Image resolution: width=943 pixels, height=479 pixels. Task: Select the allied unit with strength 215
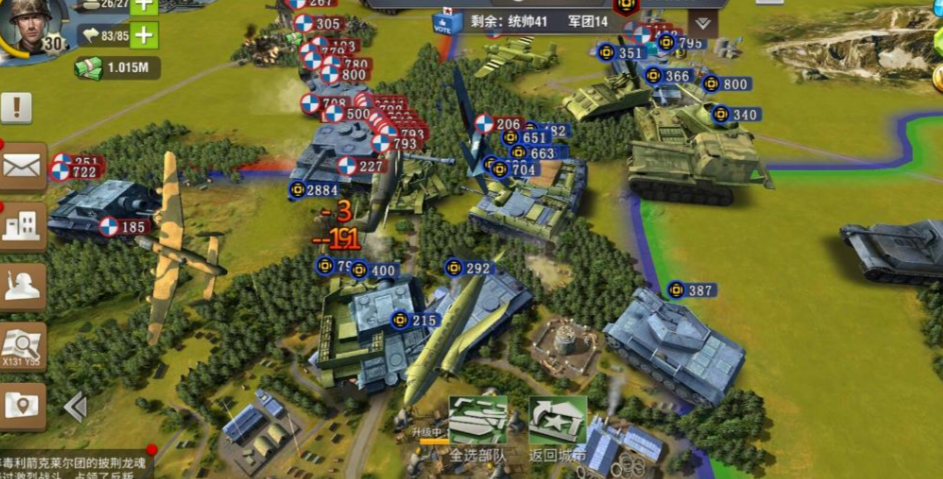pos(415,320)
